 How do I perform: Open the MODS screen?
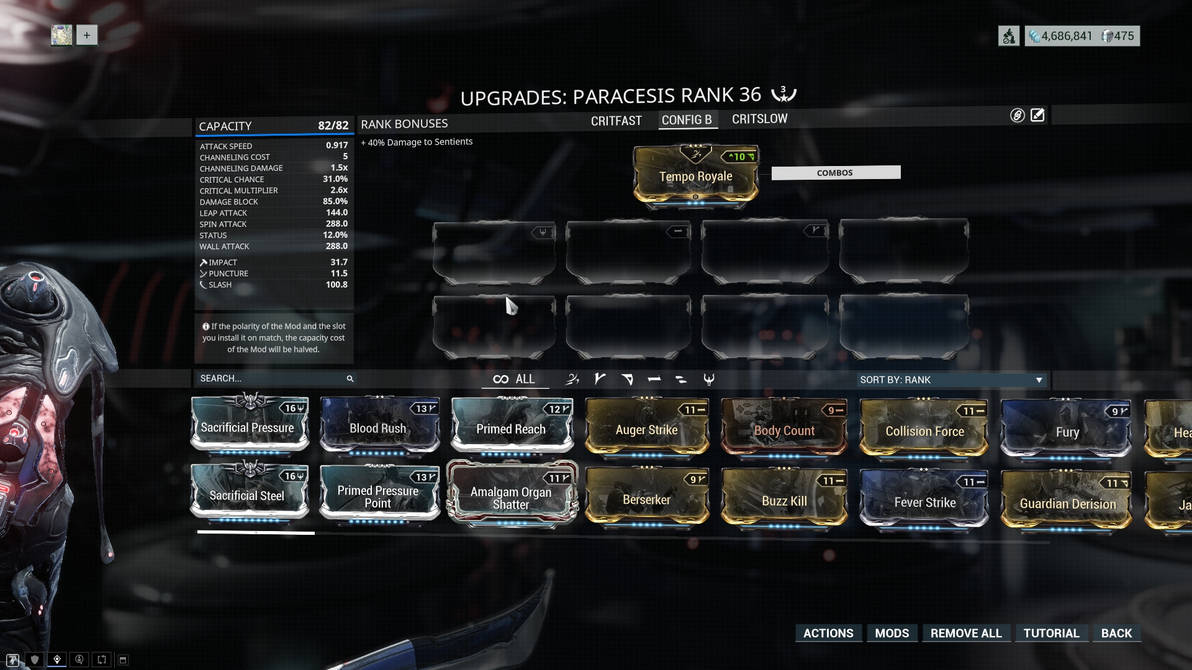[x=892, y=633]
